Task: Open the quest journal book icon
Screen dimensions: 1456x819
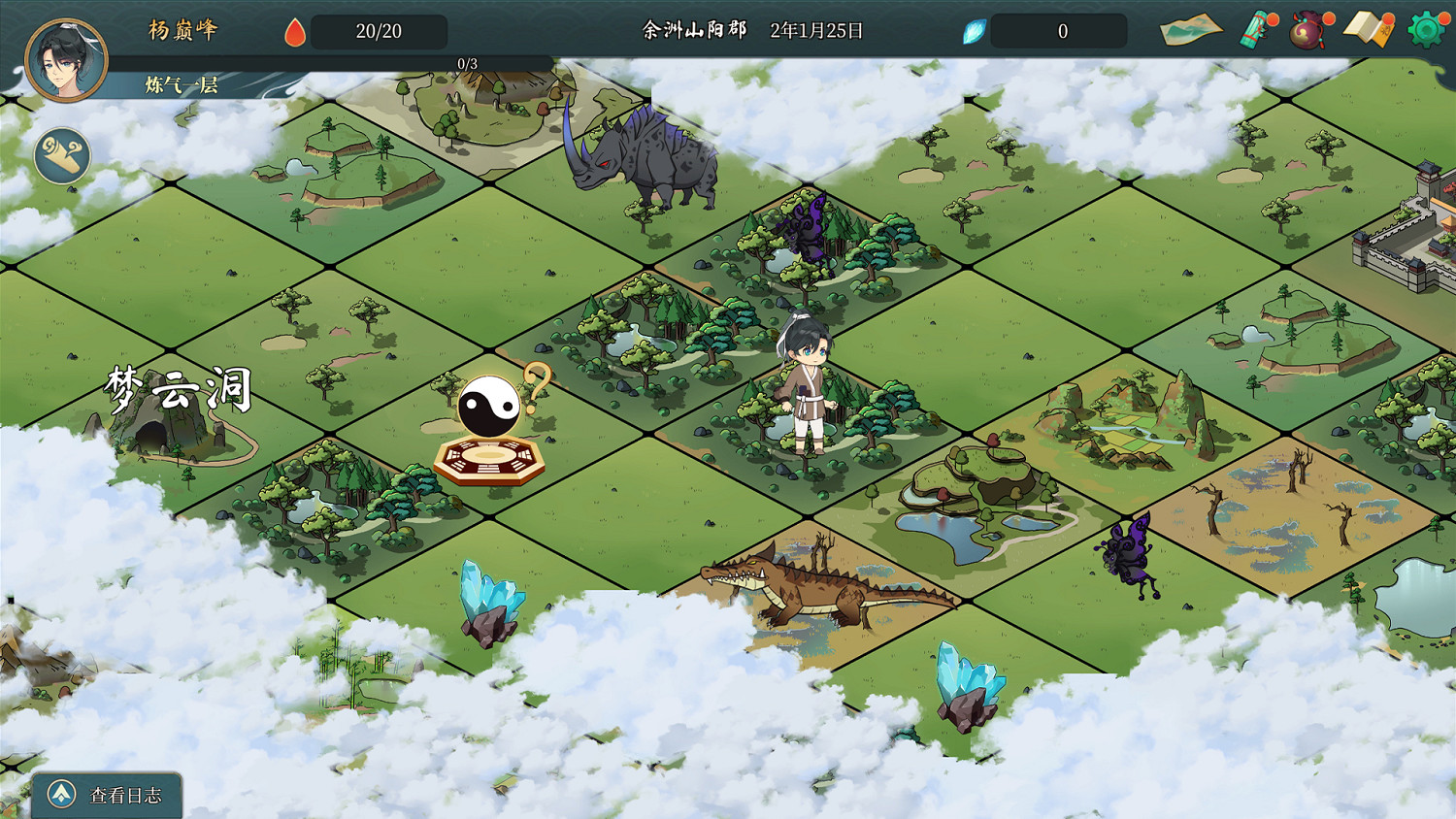Action: pos(1363,30)
